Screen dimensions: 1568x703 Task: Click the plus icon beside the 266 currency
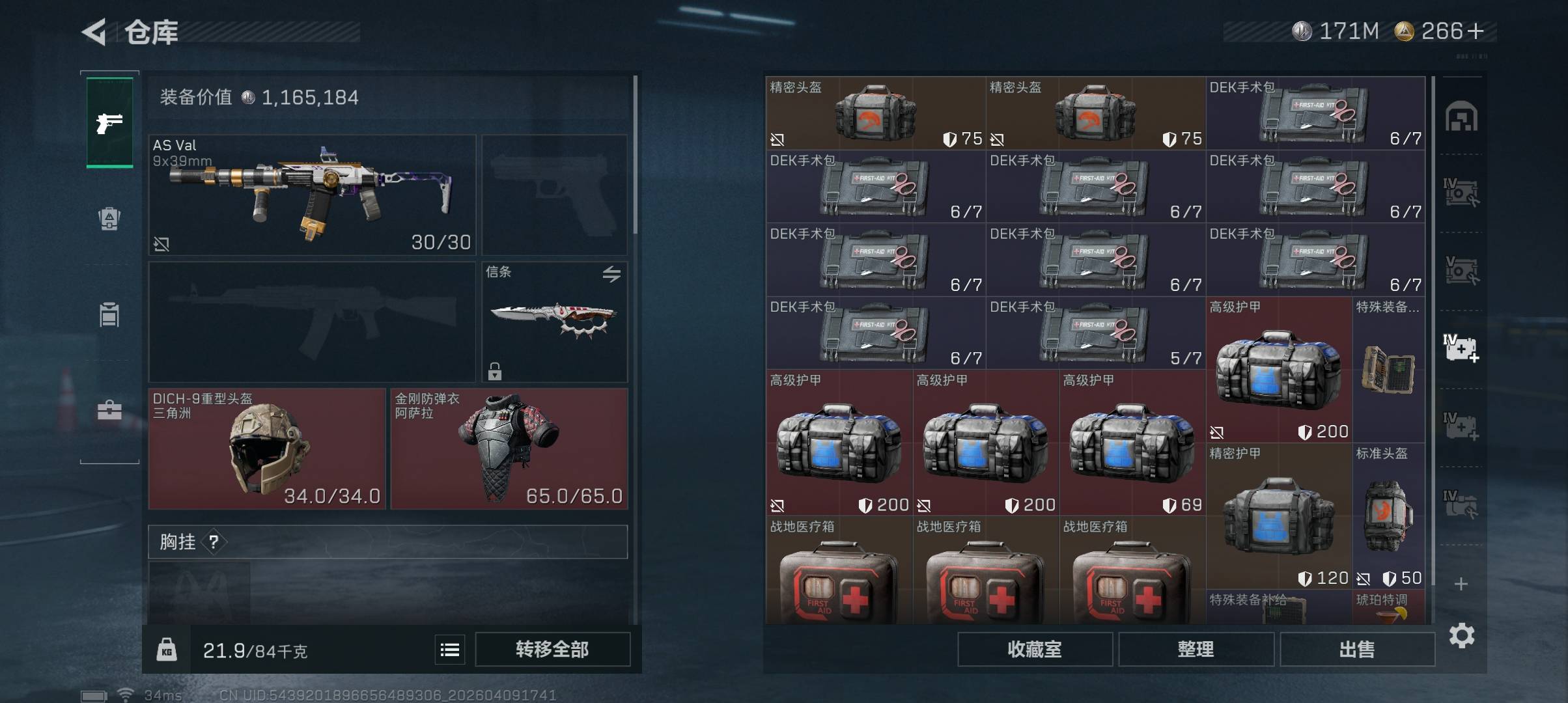pos(1476,31)
